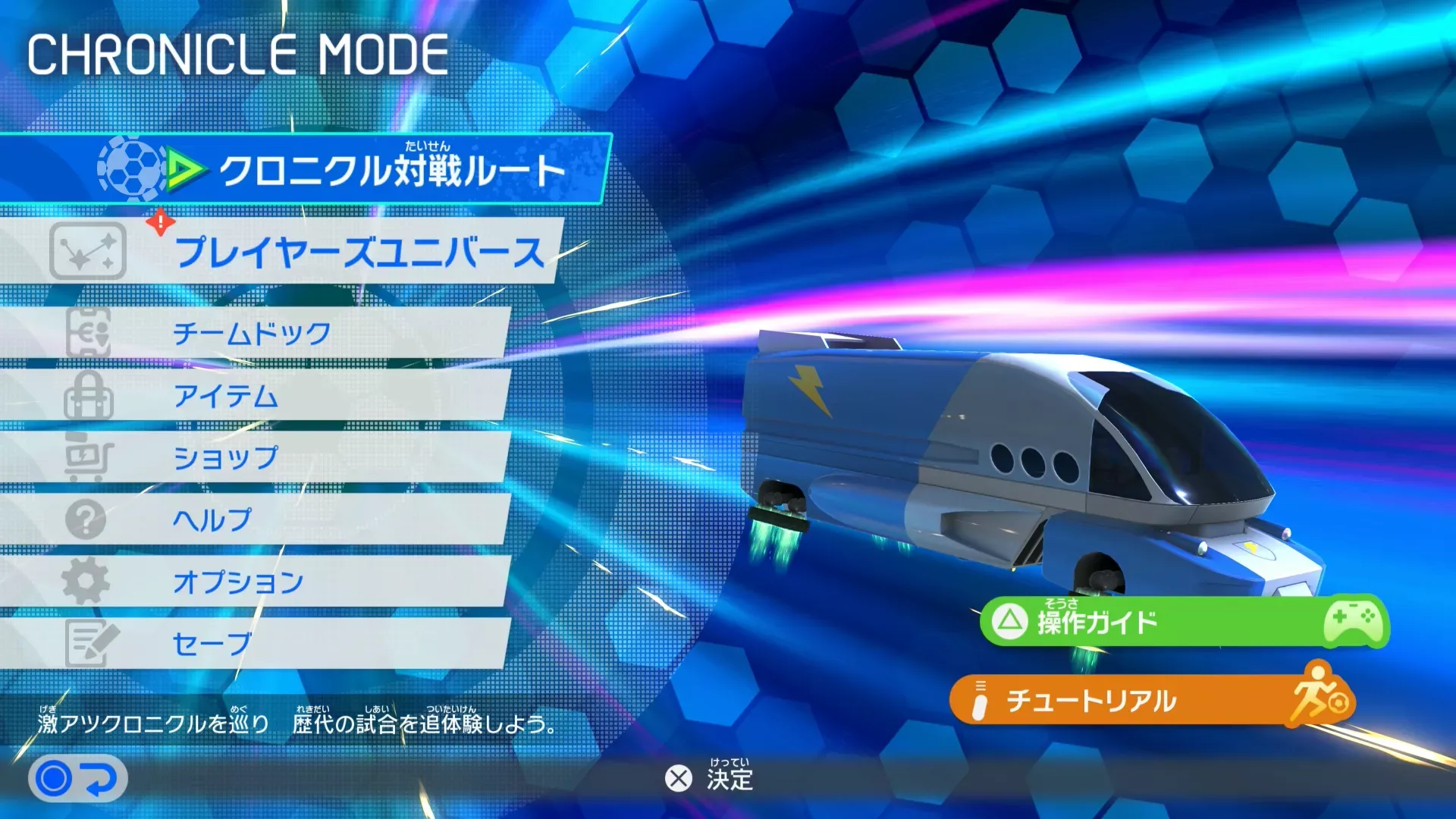Click the red exclamation badge on プレイヤーズユニバース
Image resolution: width=1456 pixels, height=819 pixels.
pos(161,221)
